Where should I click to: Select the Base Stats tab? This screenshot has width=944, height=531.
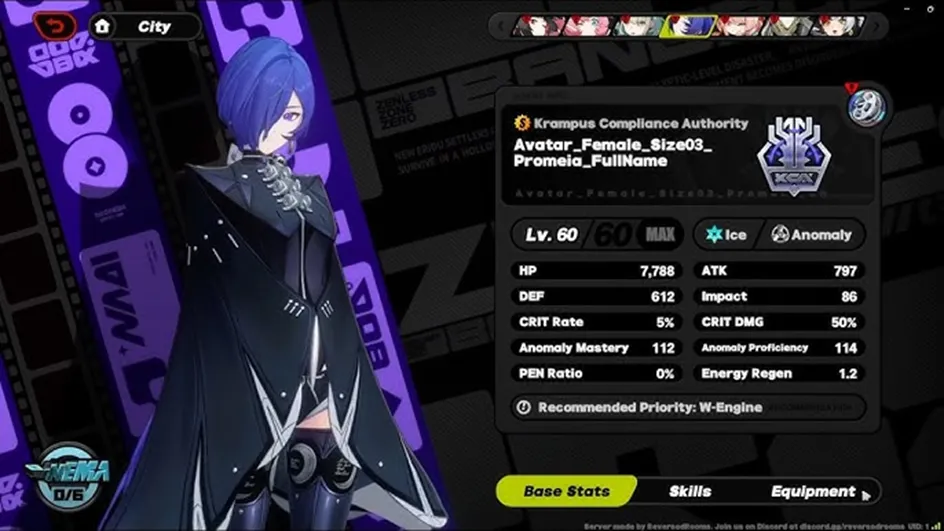coord(567,491)
